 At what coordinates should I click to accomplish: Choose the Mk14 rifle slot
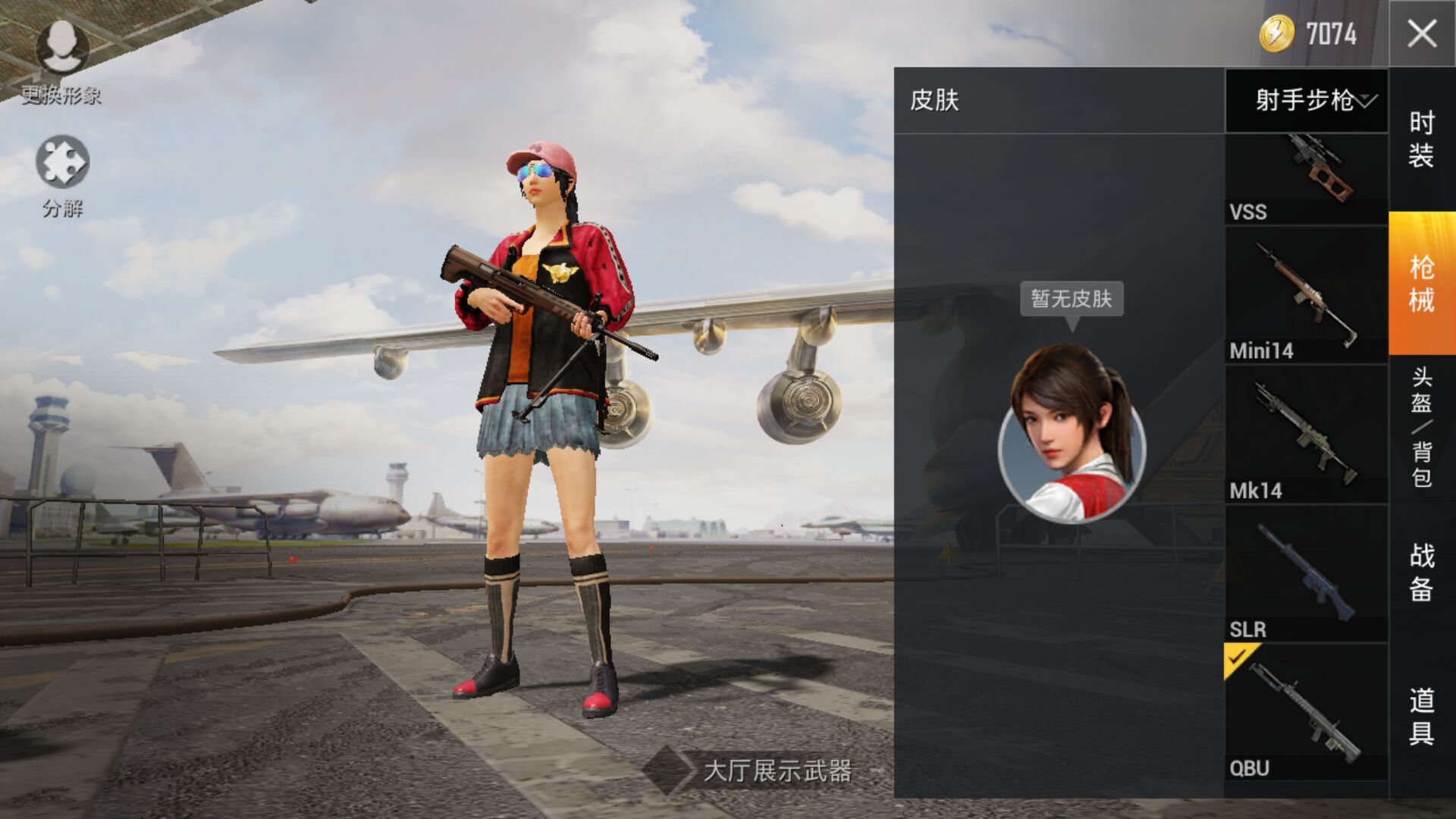(x=1306, y=434)
